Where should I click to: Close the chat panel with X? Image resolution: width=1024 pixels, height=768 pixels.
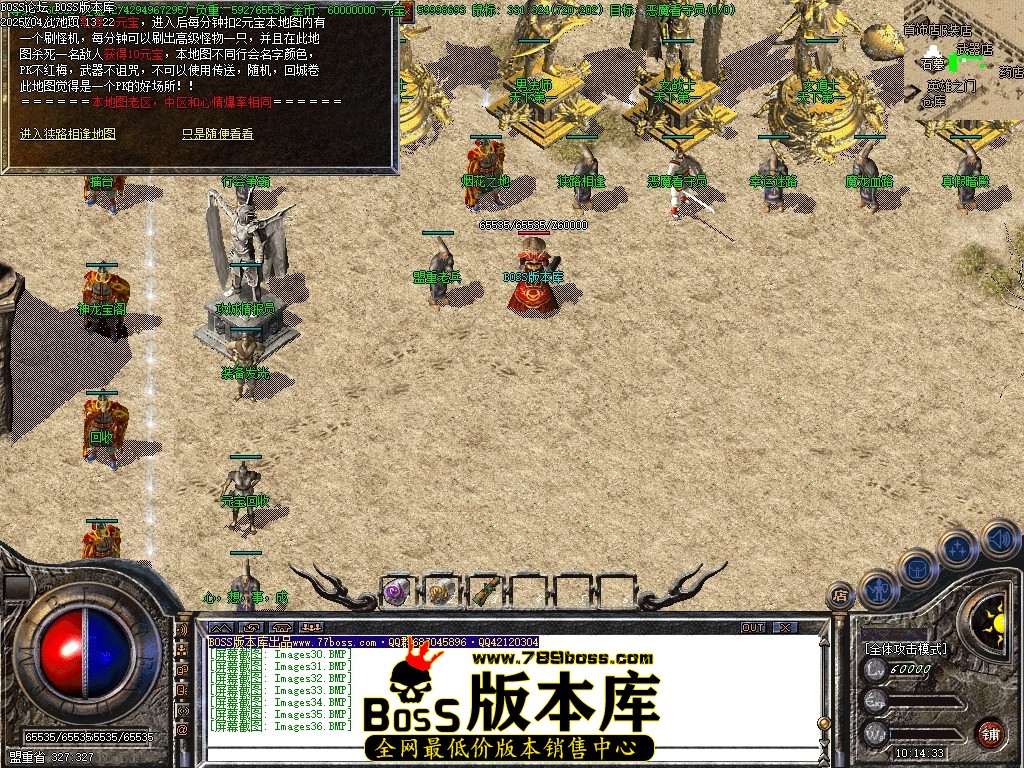point(785,627)
